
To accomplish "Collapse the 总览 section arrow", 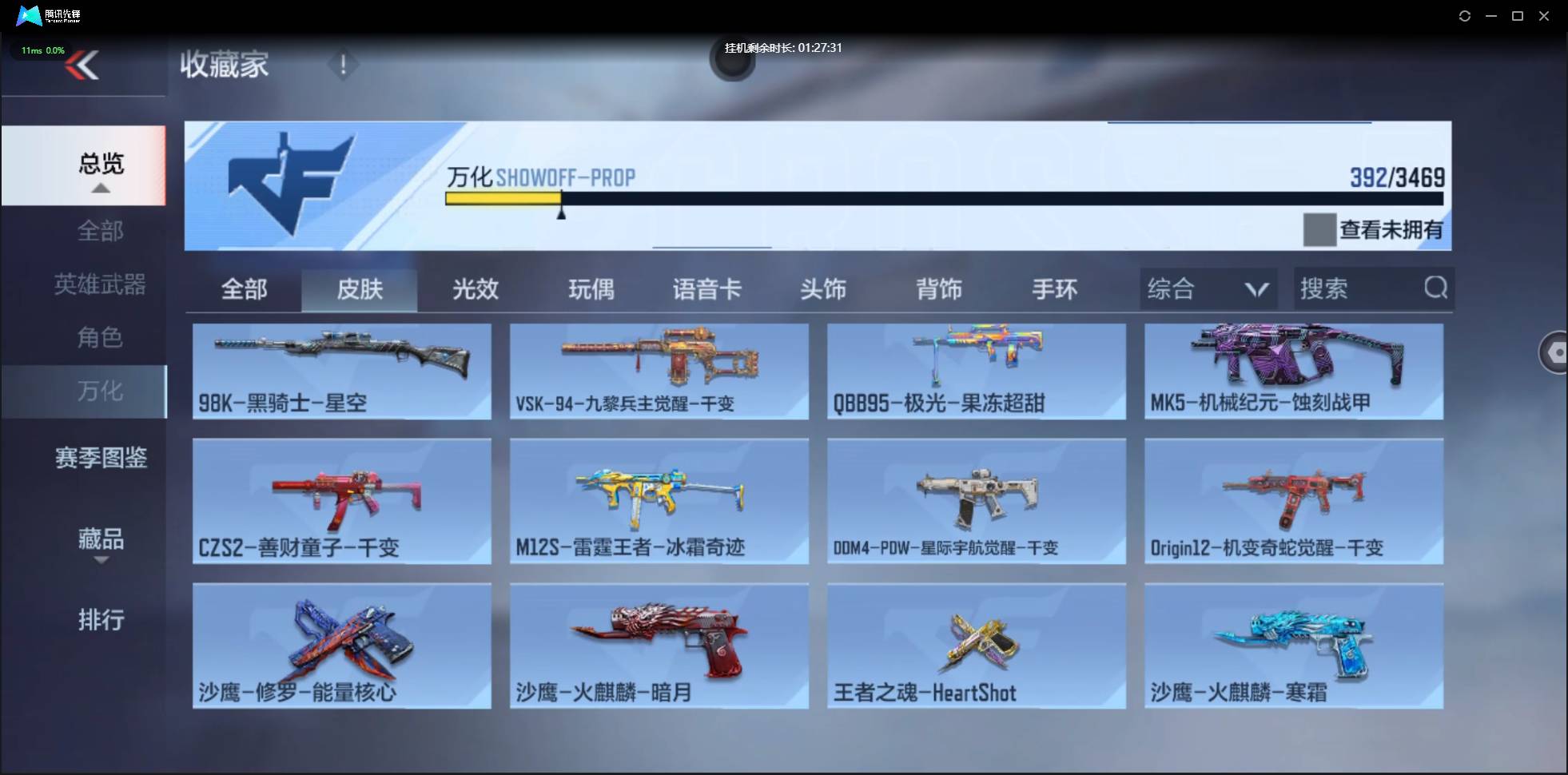I will [x=100, y=189].
